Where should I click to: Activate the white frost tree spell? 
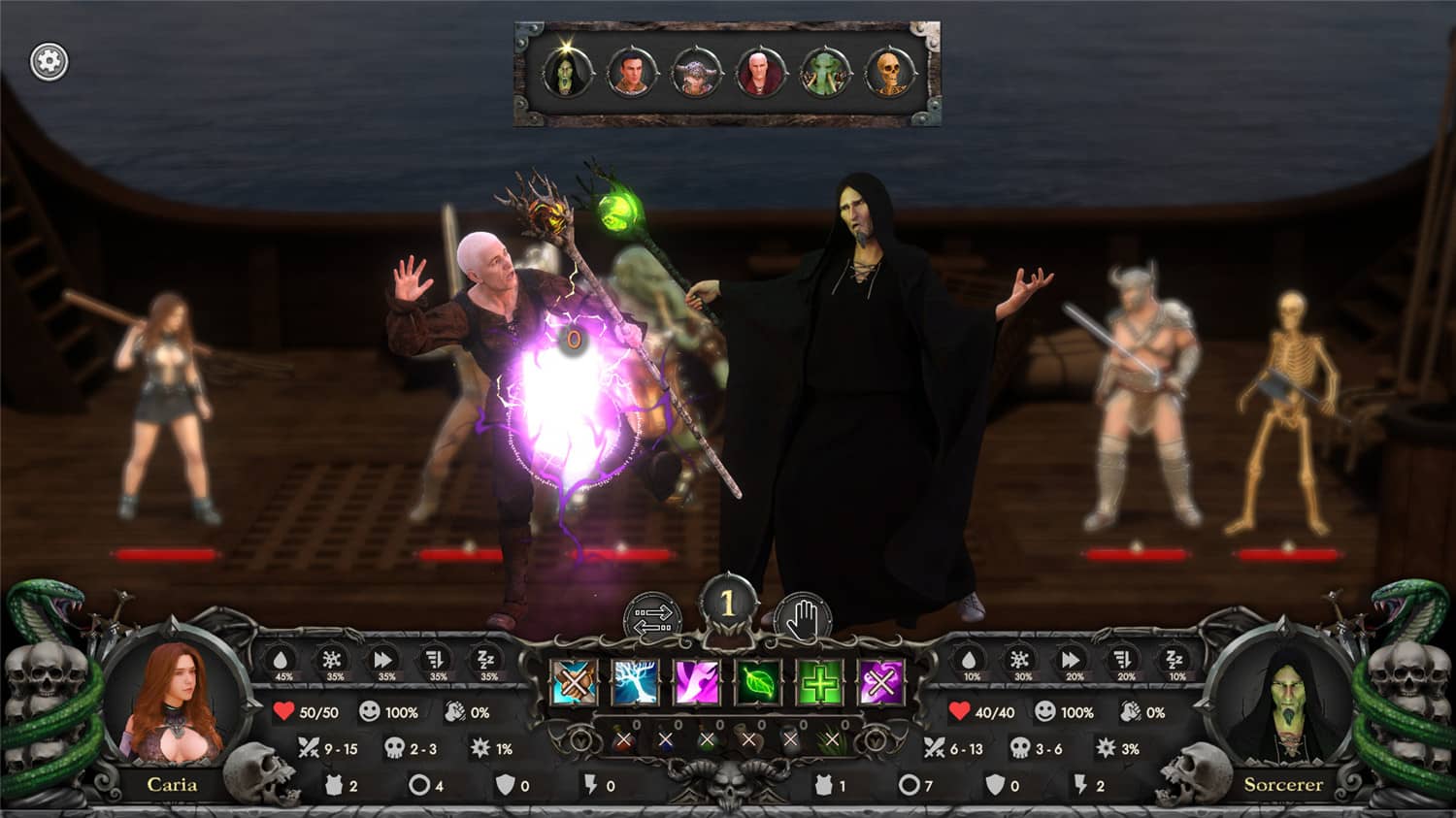click(635, 682)
